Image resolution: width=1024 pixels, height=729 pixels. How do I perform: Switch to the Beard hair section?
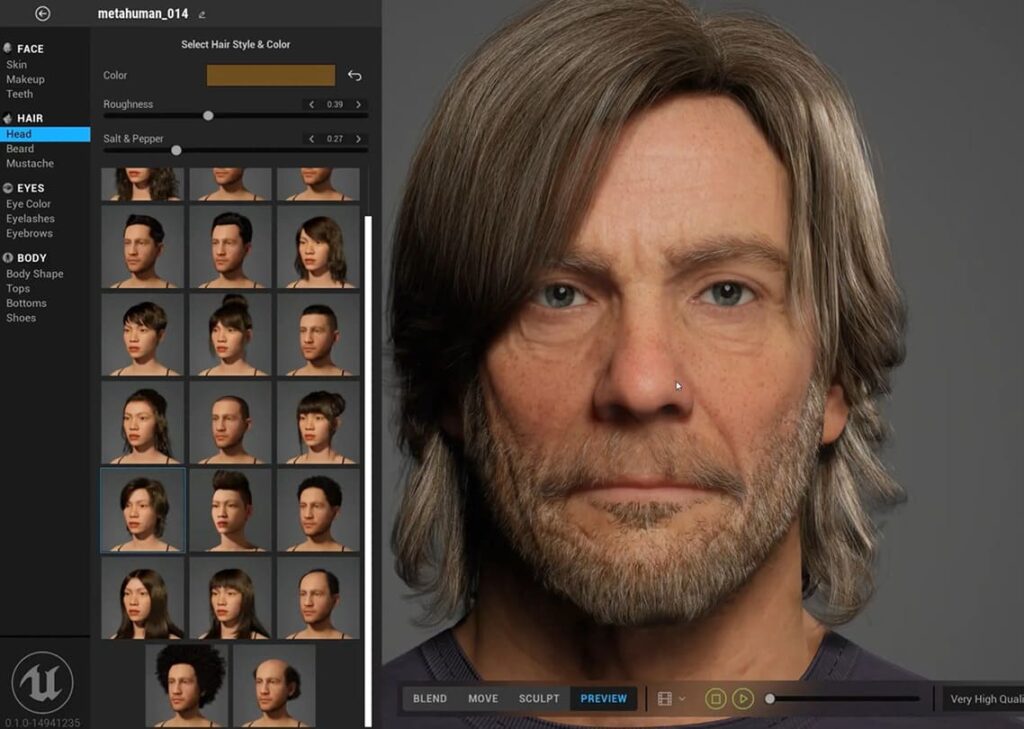20,149
